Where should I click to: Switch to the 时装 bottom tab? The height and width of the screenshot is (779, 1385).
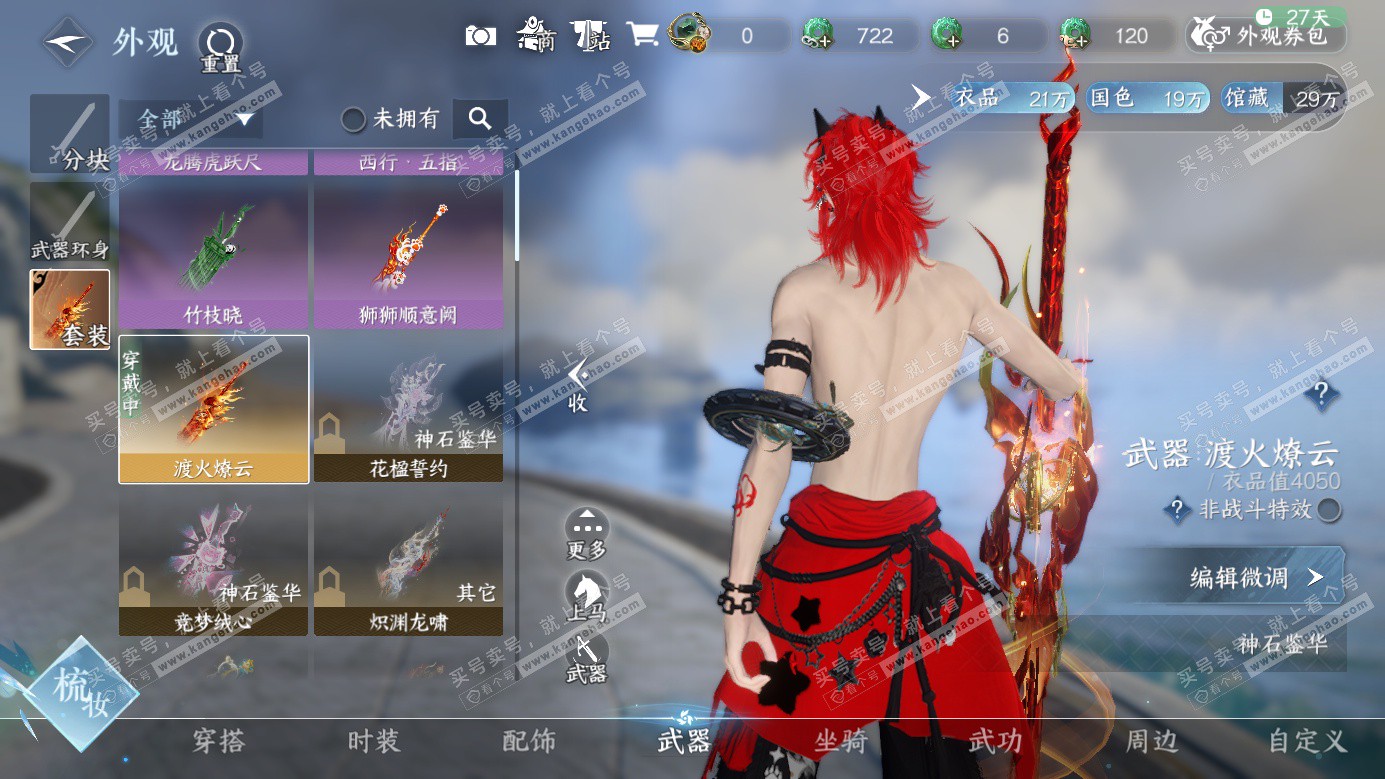tap(374, 741)
